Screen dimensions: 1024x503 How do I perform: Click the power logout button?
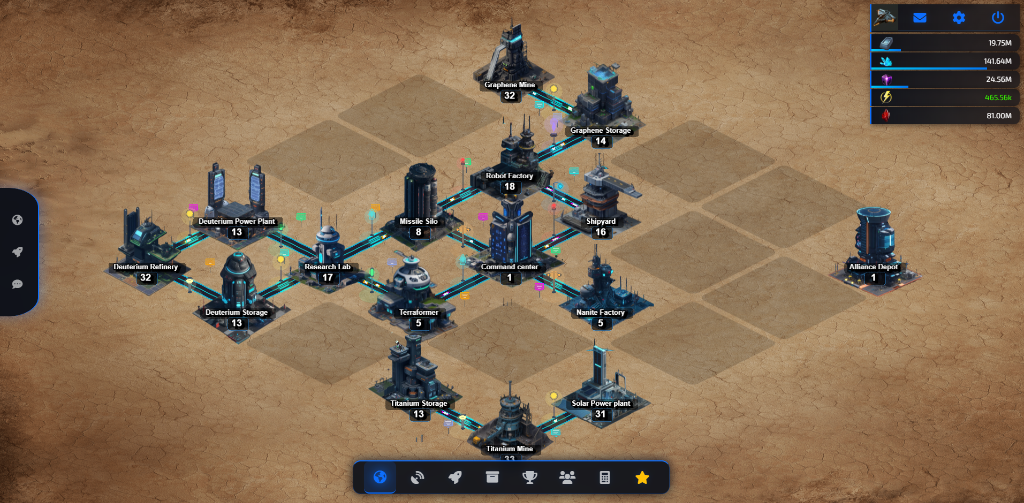997,17
